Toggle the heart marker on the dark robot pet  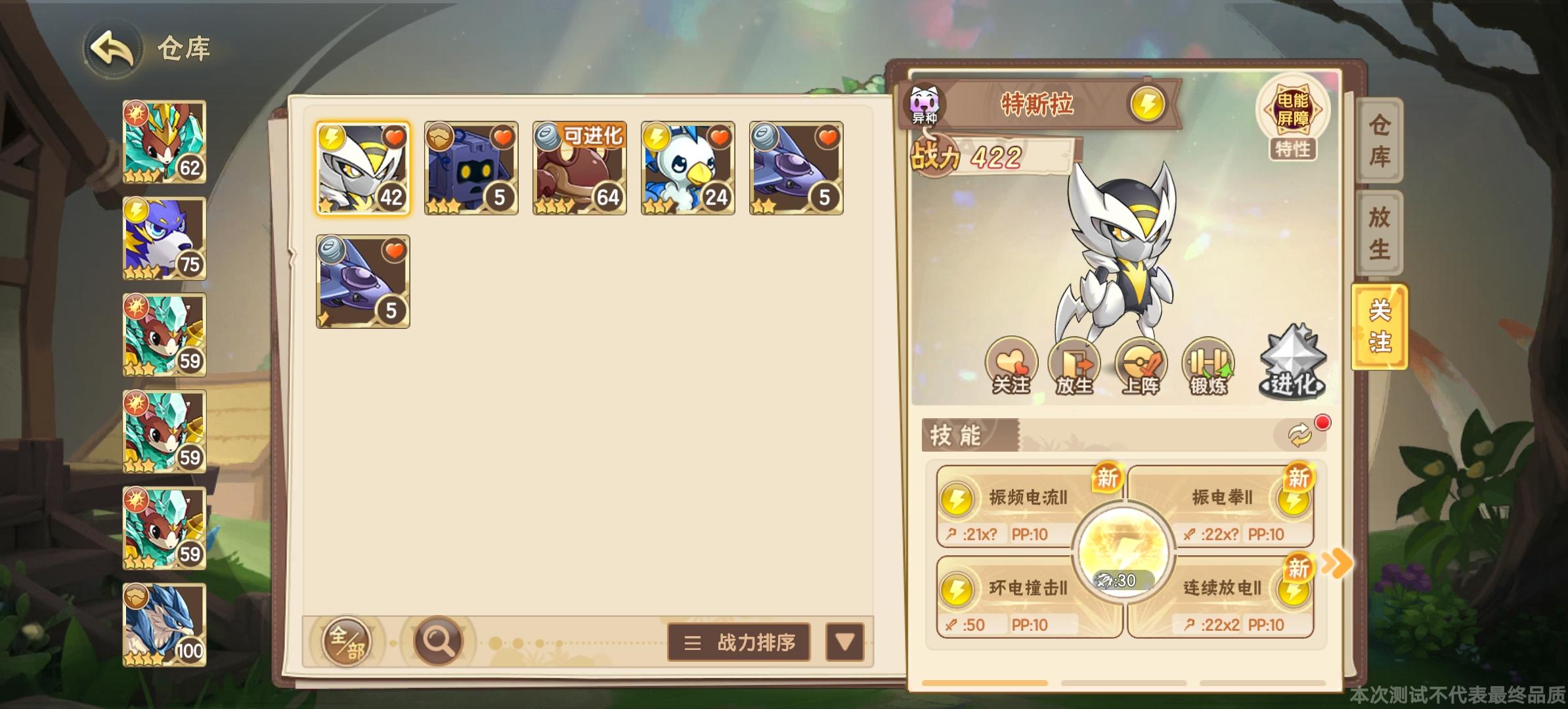(x=503, y=135)
